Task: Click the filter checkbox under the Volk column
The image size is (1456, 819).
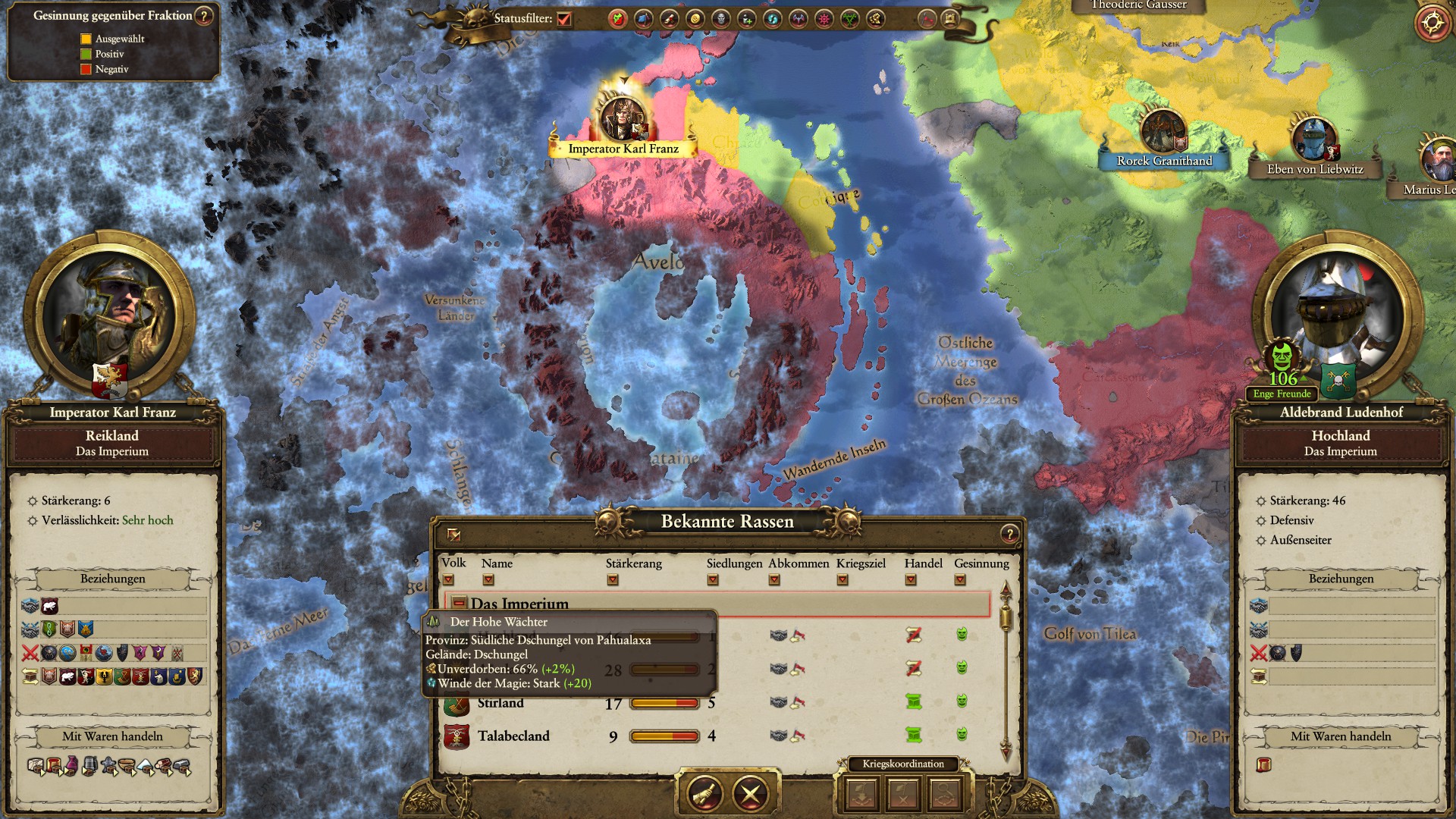Action: coord(447,580)
